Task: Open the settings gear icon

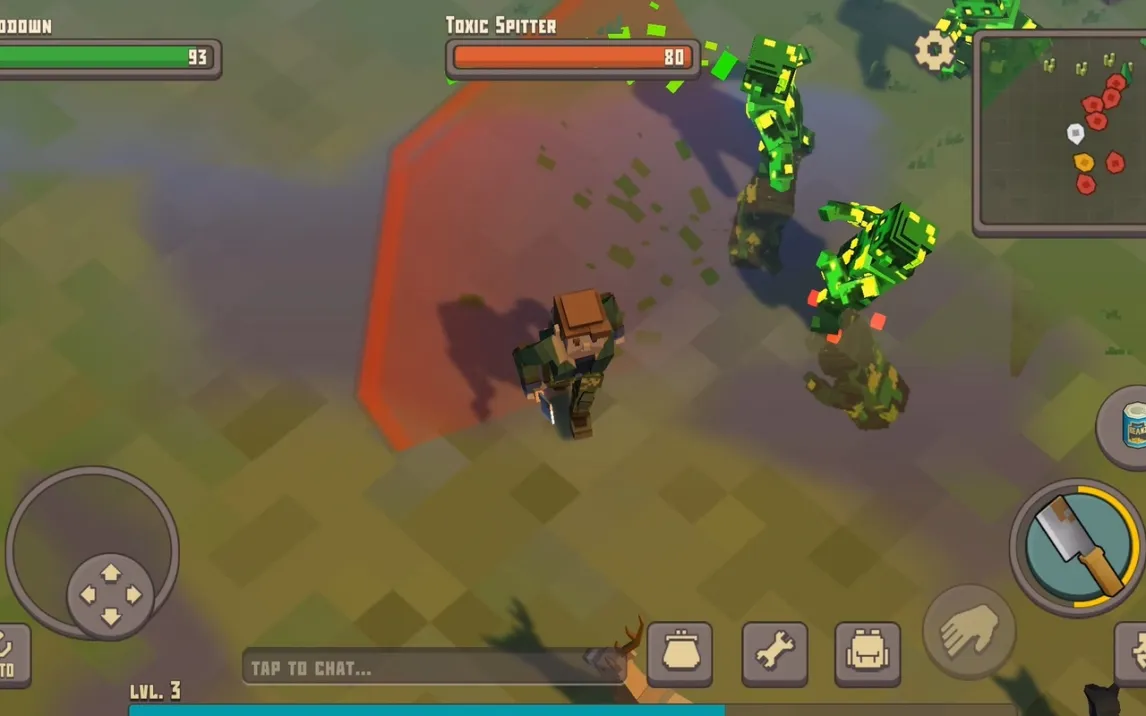Action: tap(935, 49)
